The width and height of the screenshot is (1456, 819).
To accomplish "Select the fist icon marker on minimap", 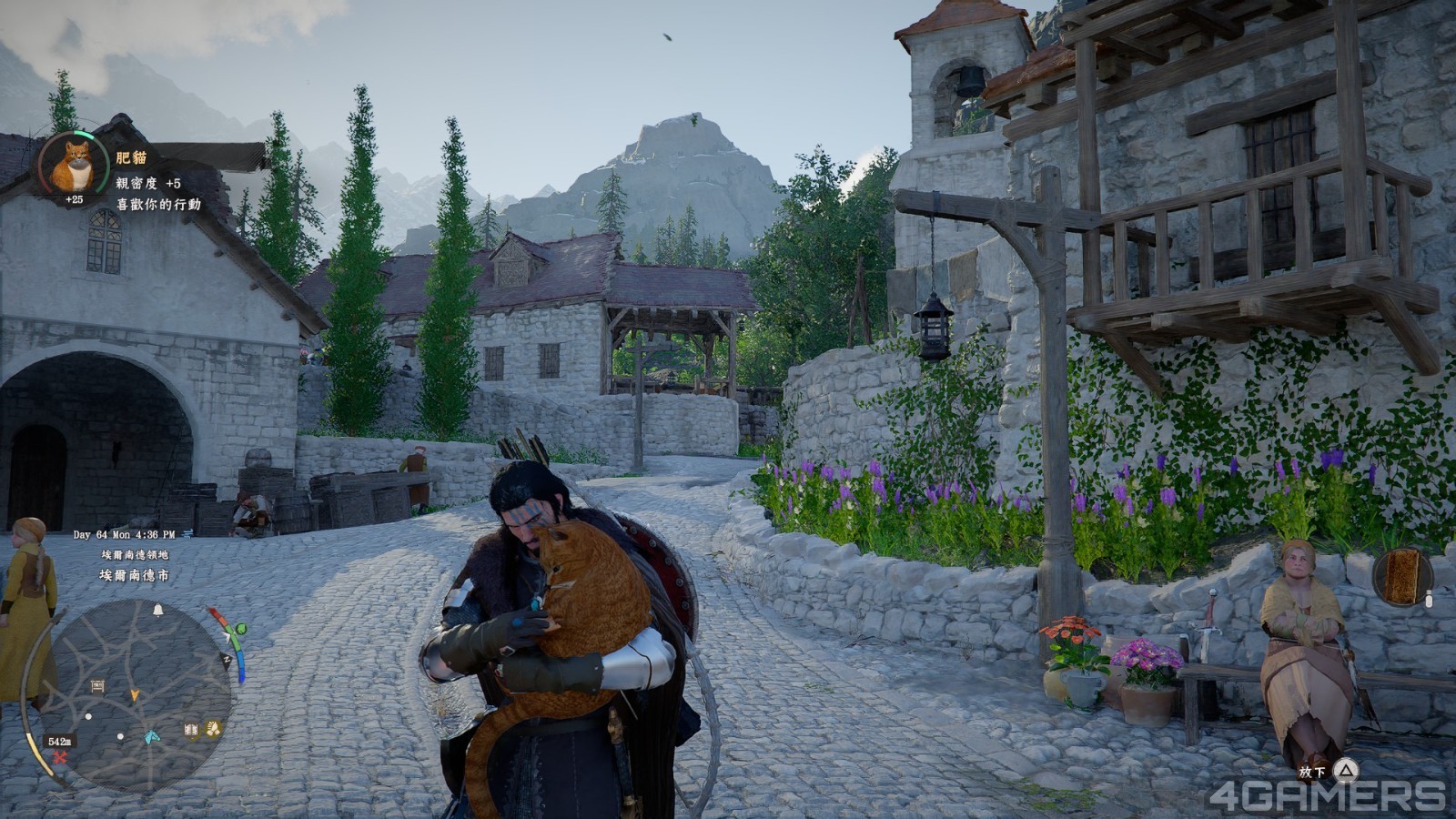I will 214,728.
